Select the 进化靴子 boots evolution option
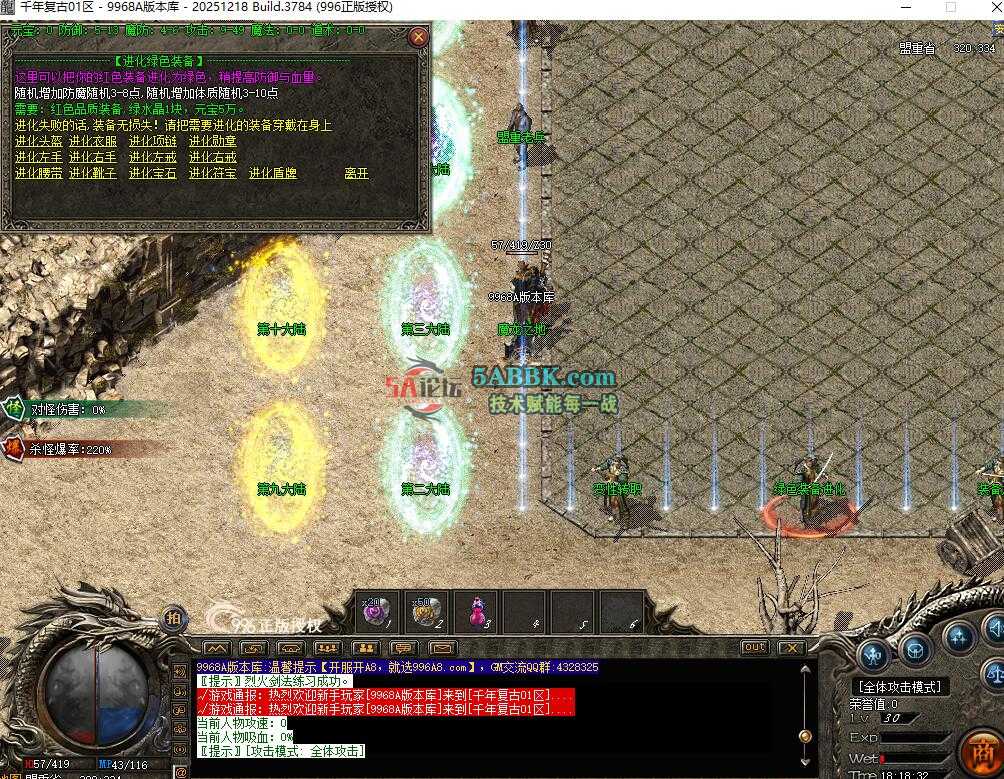This screenshot has width=1004, height=779. coord(93,173)
